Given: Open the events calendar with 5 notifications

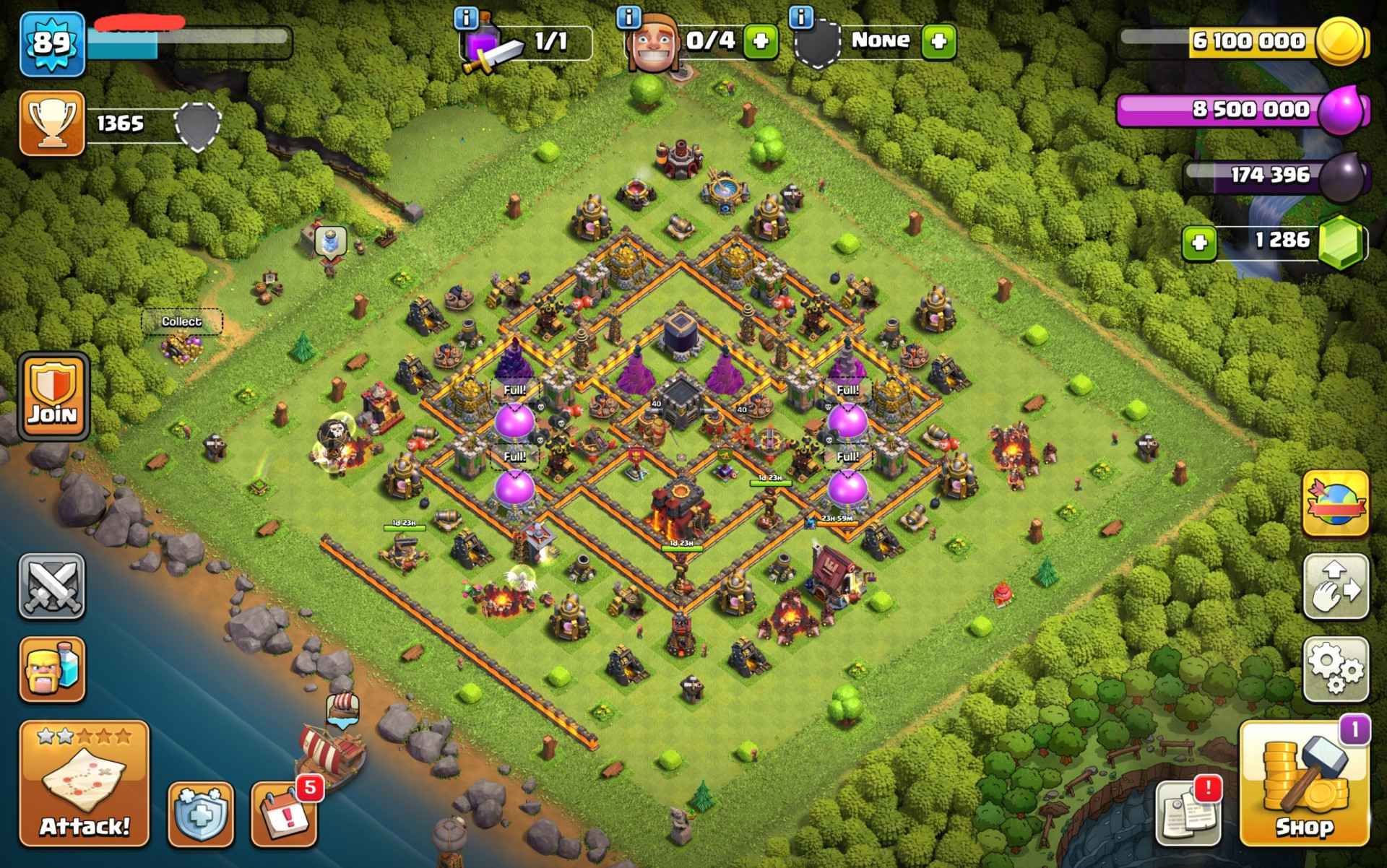Looking at the screenshot, I should coord(284,814).
